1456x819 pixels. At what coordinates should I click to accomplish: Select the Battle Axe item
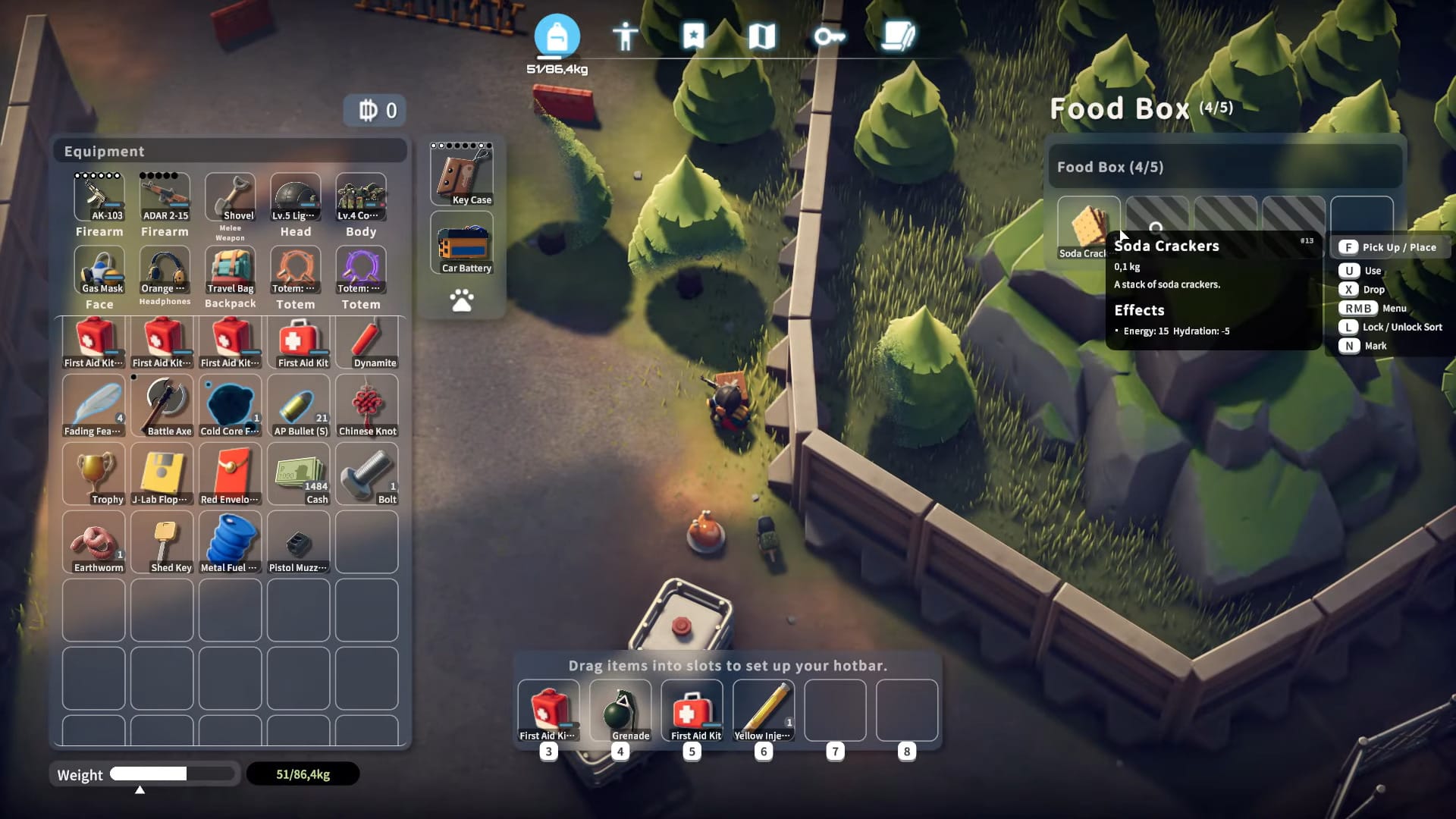(x=162, y=406)
